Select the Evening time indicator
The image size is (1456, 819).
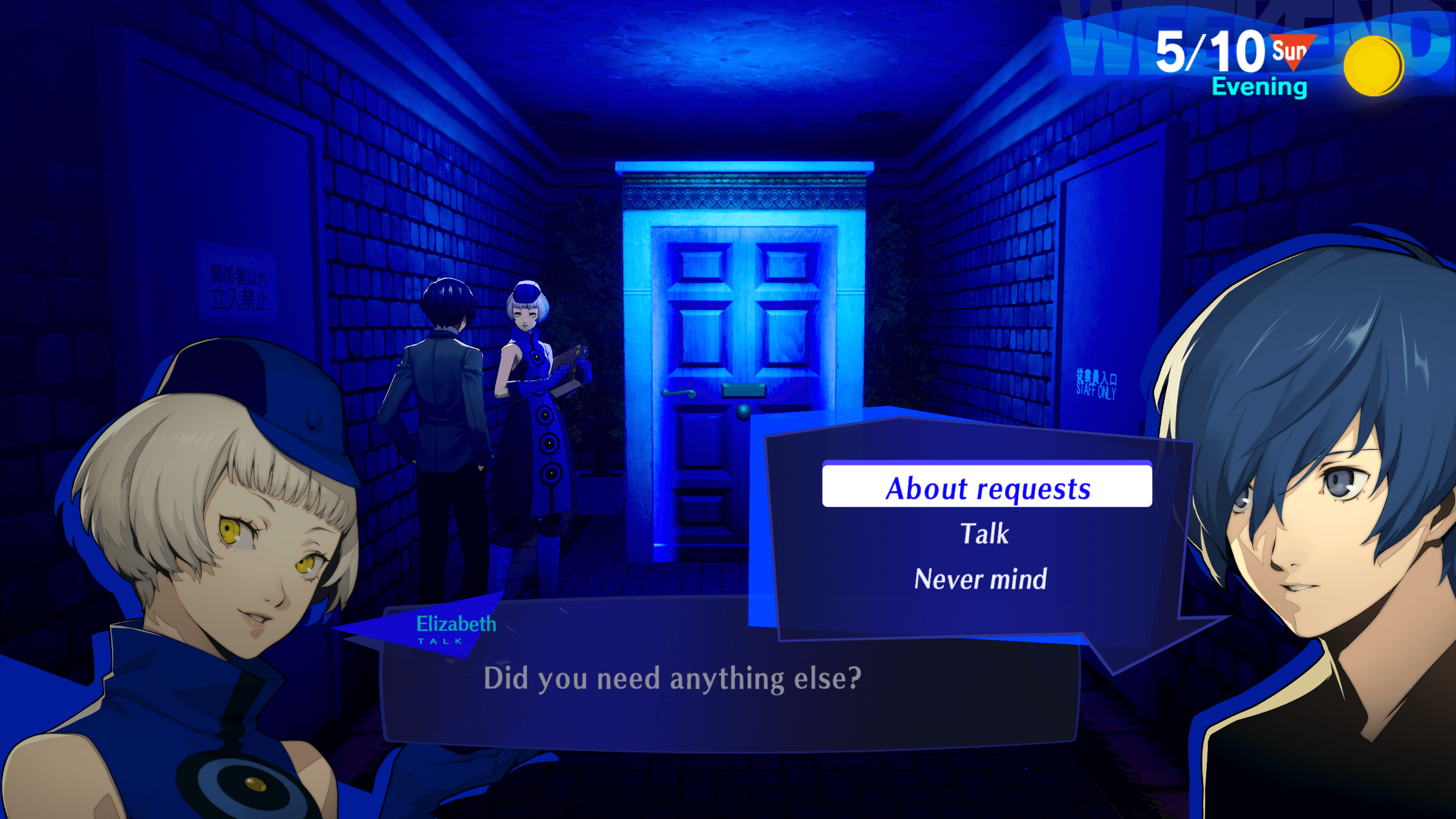point(1259,87)
